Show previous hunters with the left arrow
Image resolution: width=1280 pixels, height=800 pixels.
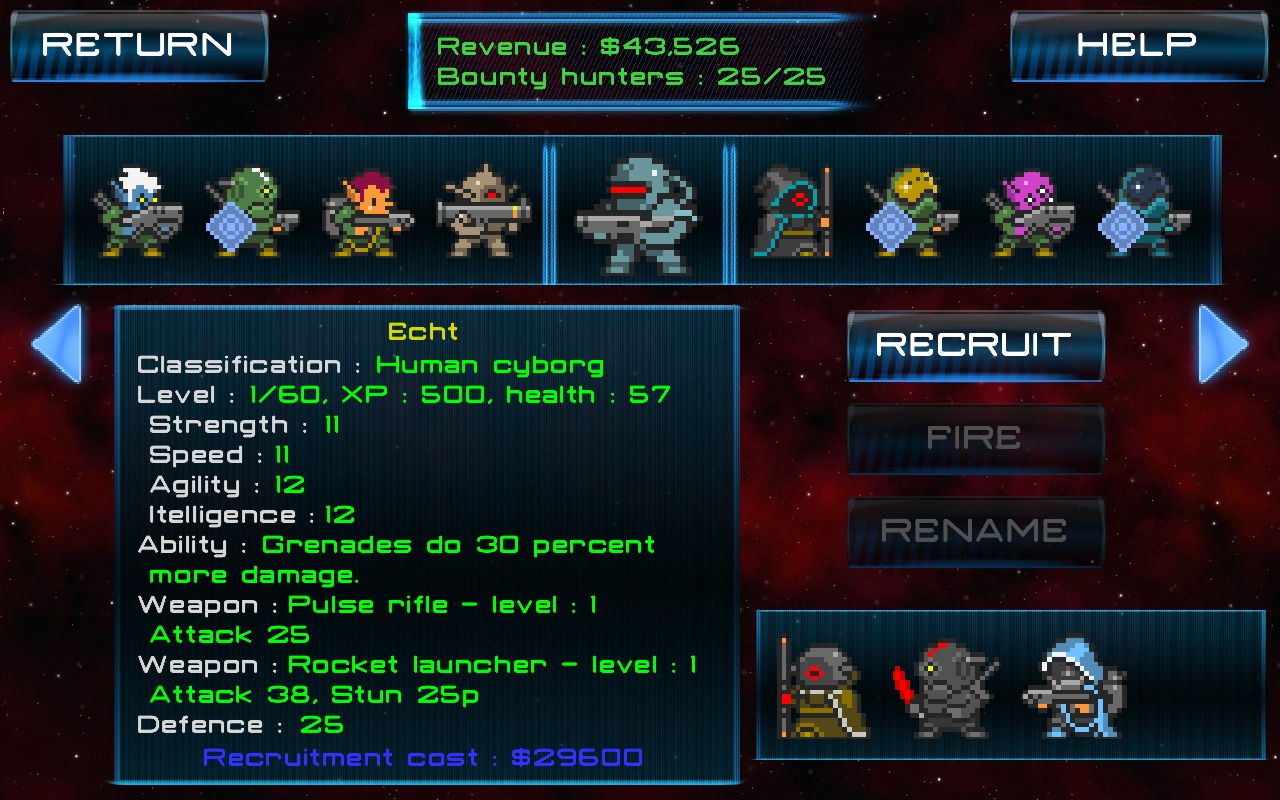(56, 344)
